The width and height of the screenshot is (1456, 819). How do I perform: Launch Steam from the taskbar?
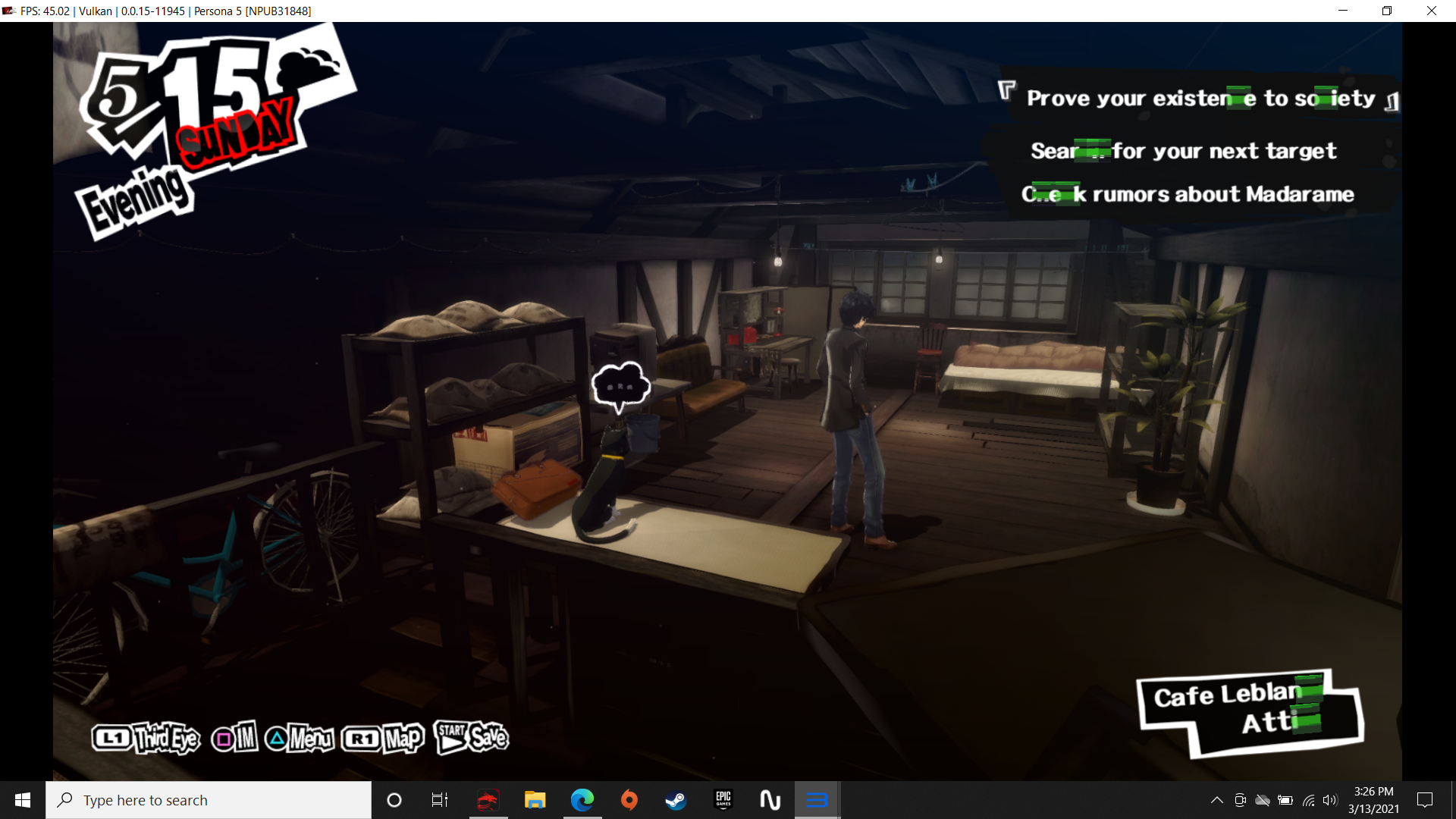[x=676, y=800]
